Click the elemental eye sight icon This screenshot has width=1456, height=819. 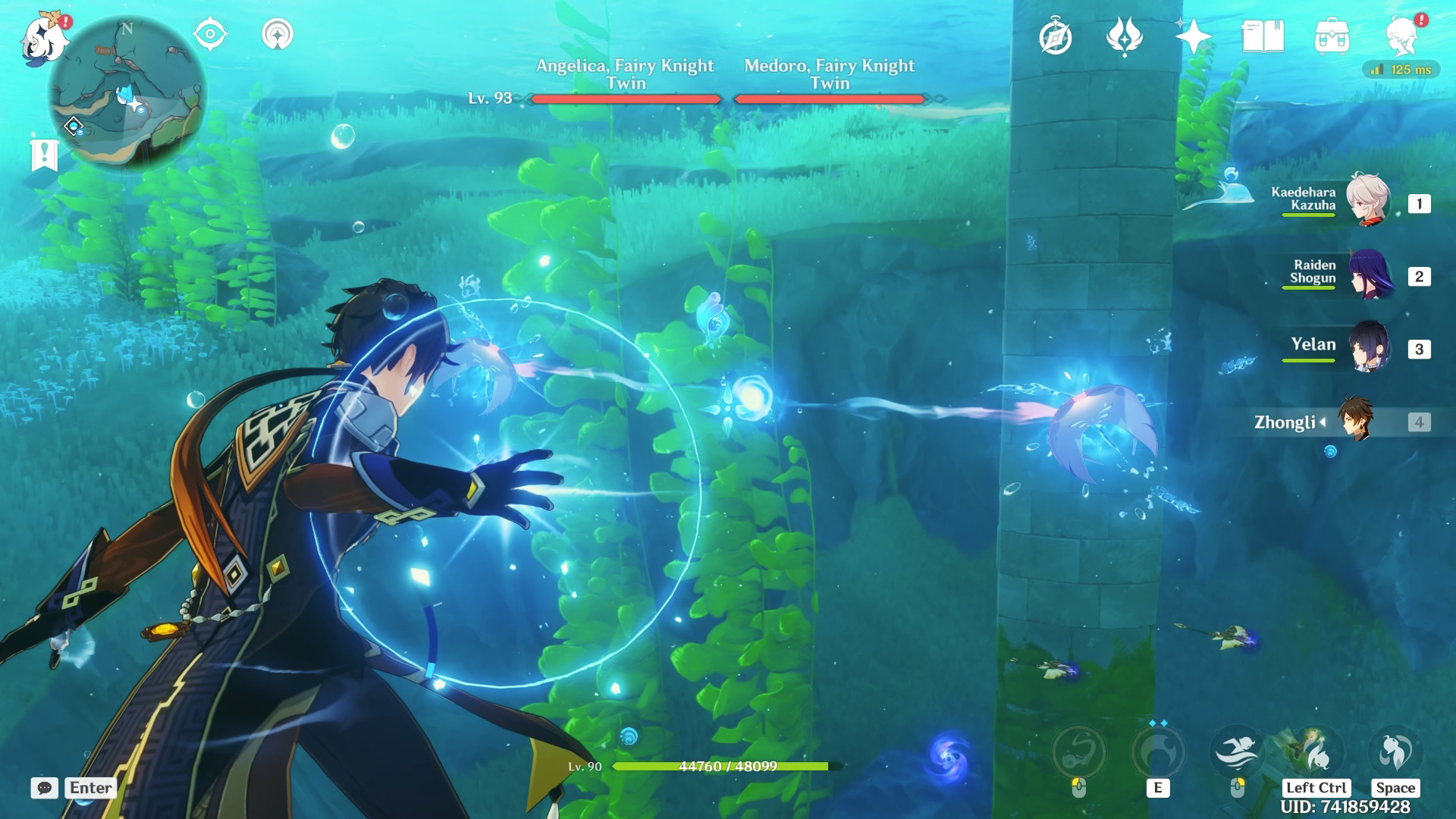click(x=210, y=34)
